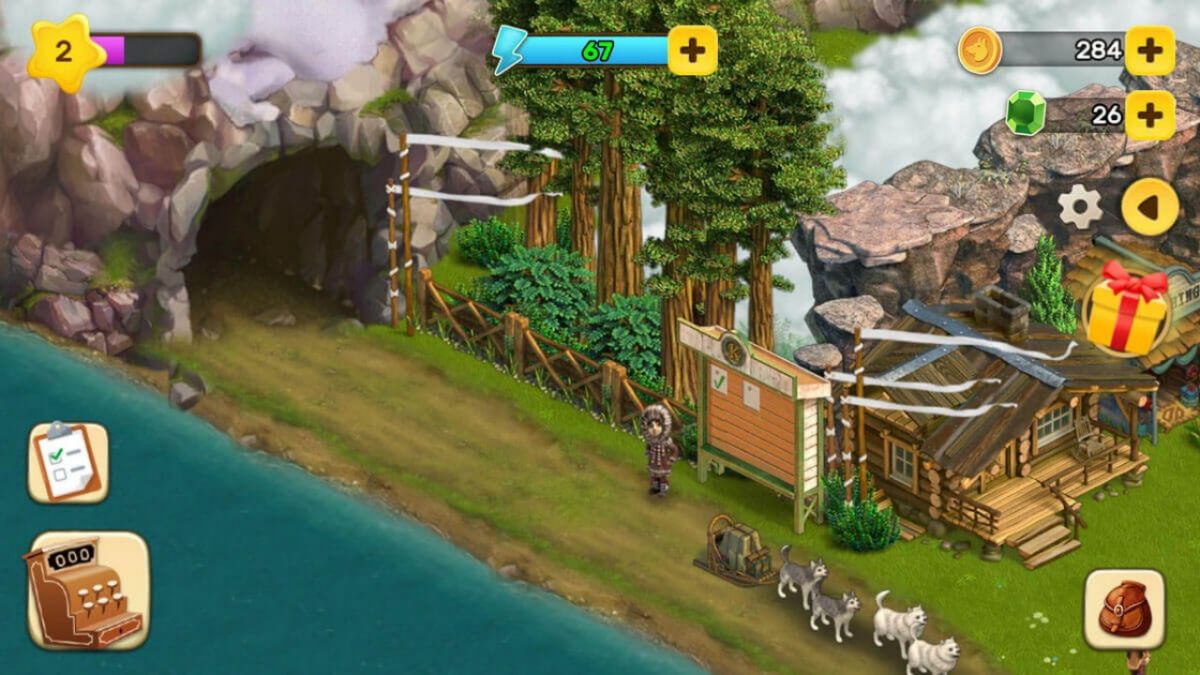Image resolution: width=1200 pixels, height=675 pixels.
Task: Open the leather backpack inventory
Action: tap(1124, 610)
